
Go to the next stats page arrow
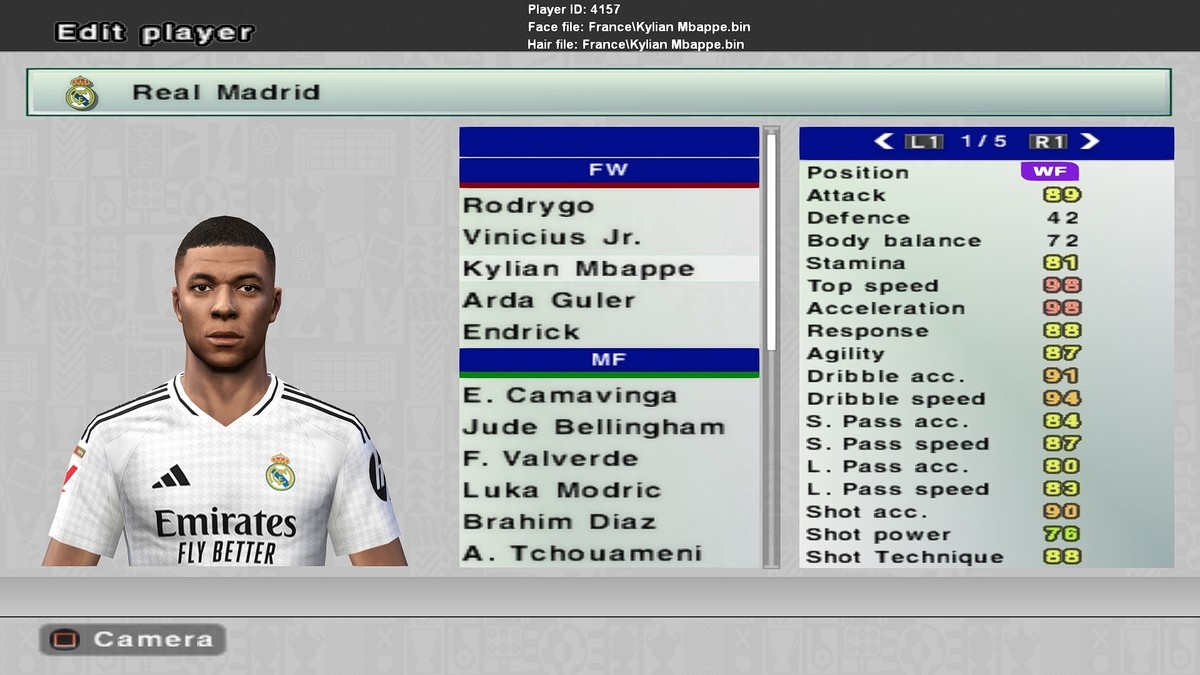point(1089,142)
